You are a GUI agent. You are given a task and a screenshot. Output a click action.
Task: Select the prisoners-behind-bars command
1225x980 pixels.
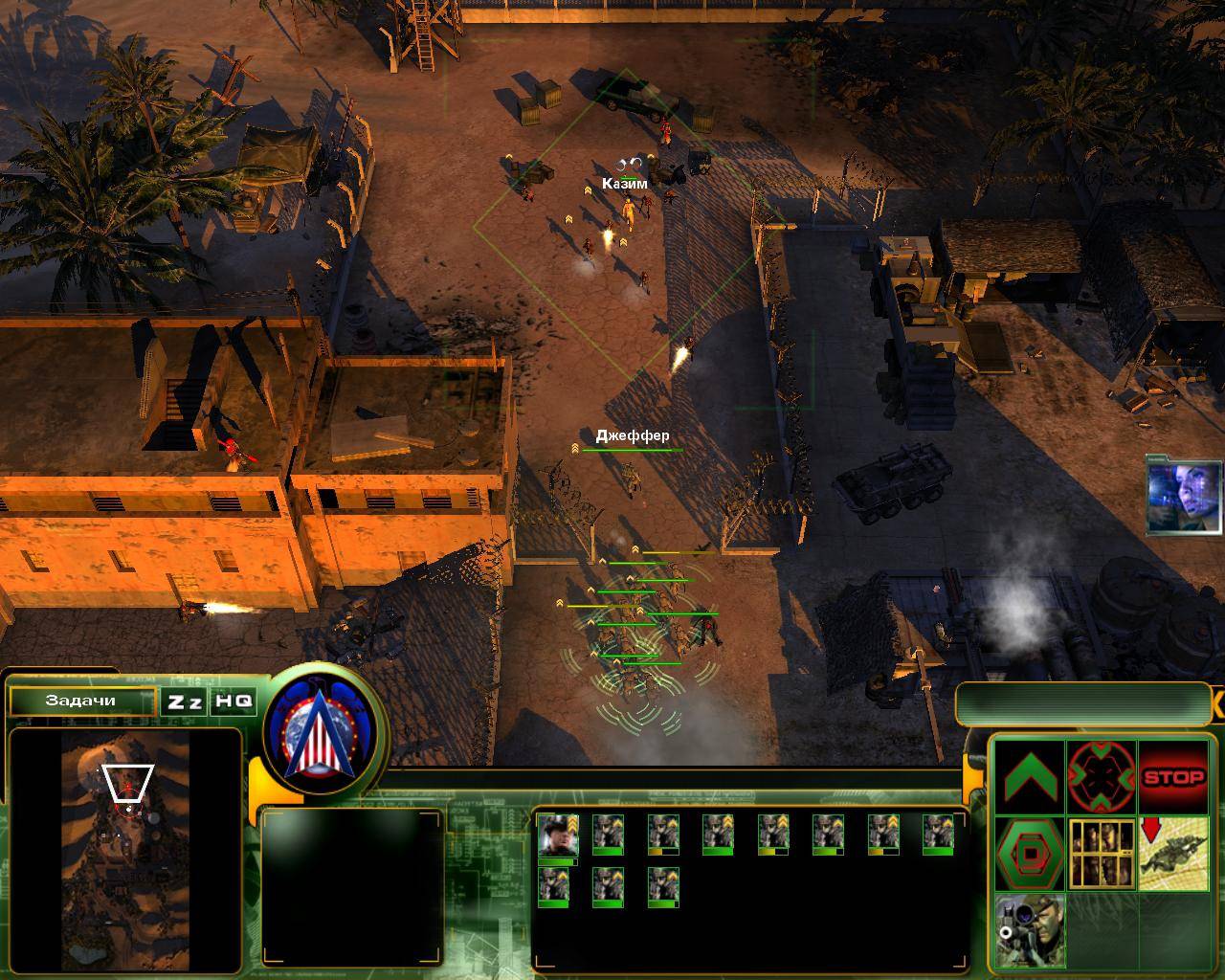click(x=1101, y=852)
